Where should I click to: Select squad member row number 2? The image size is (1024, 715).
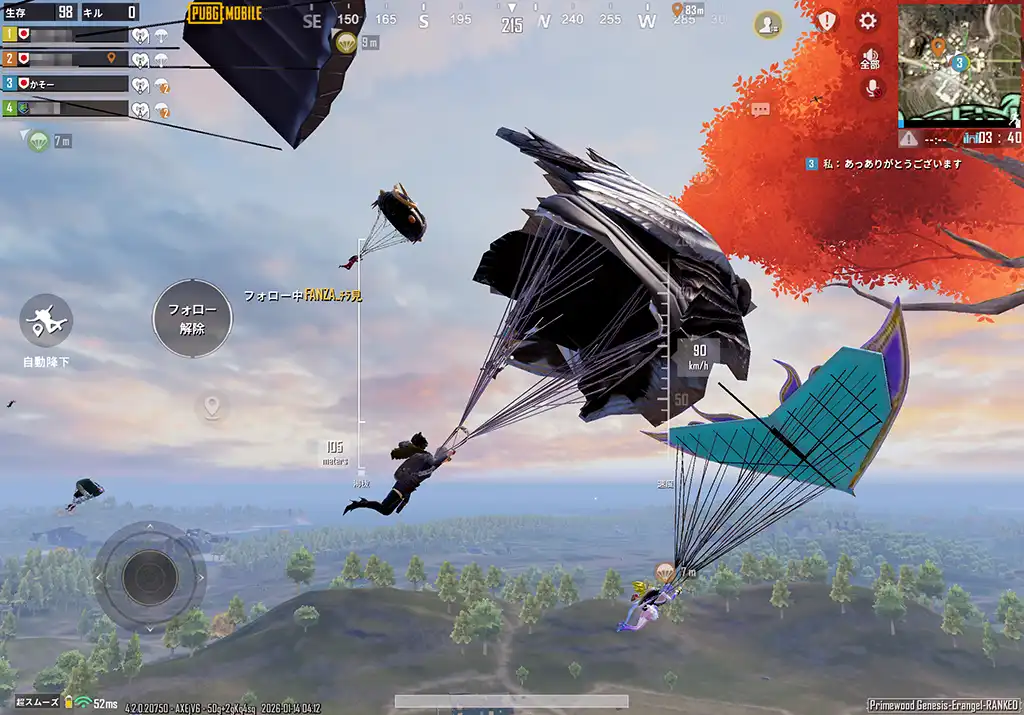68,59
